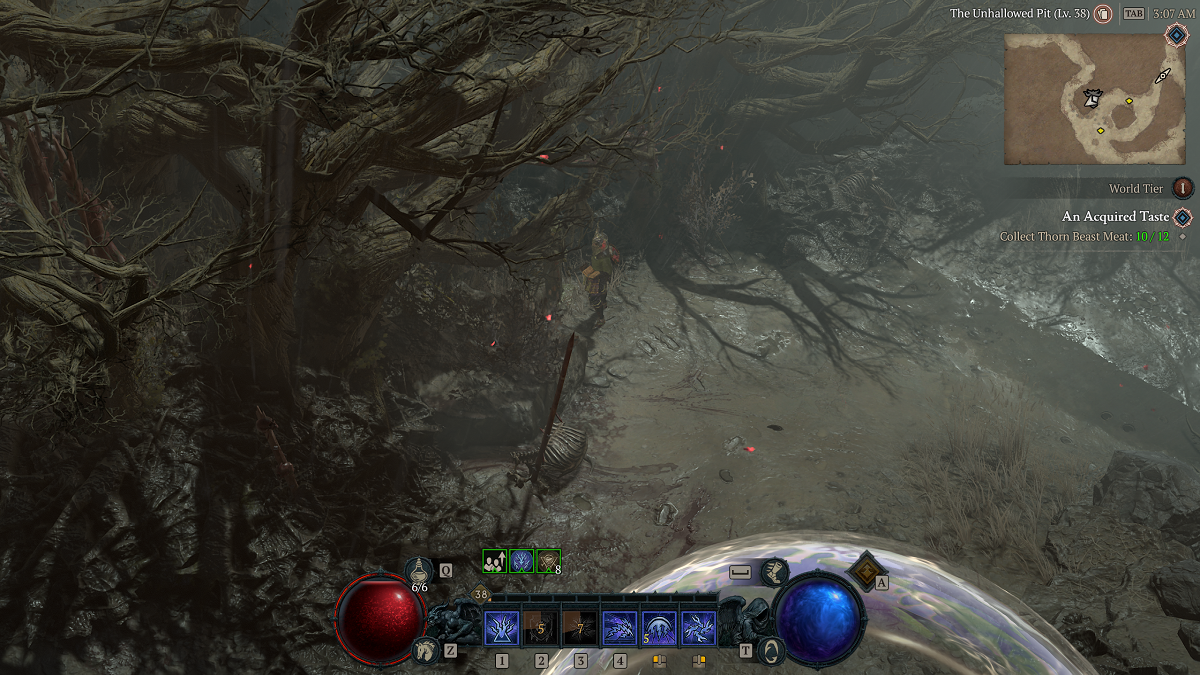This screenshot has height=675, width=1200.
Task: Click the icon beside The Unhallowed Pit
Action: coord(1103,14)
